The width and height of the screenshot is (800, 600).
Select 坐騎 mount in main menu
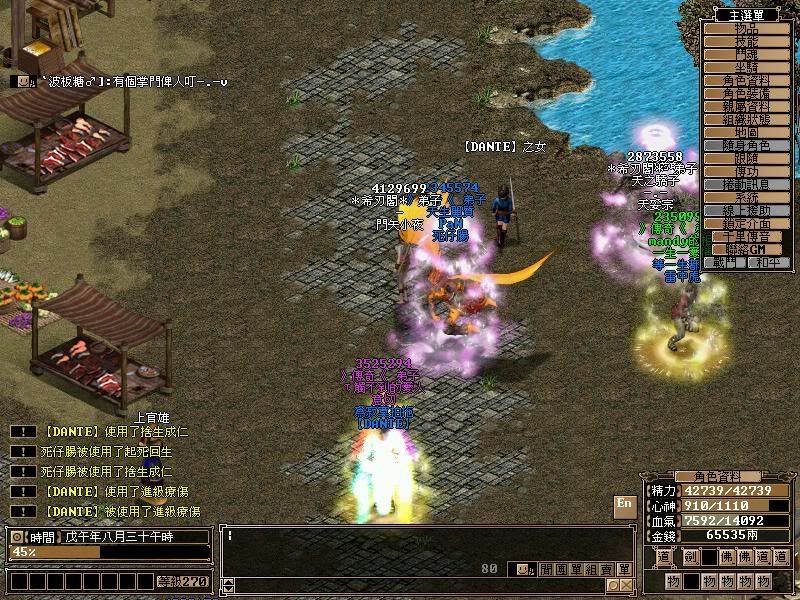[x=746, y=67]
